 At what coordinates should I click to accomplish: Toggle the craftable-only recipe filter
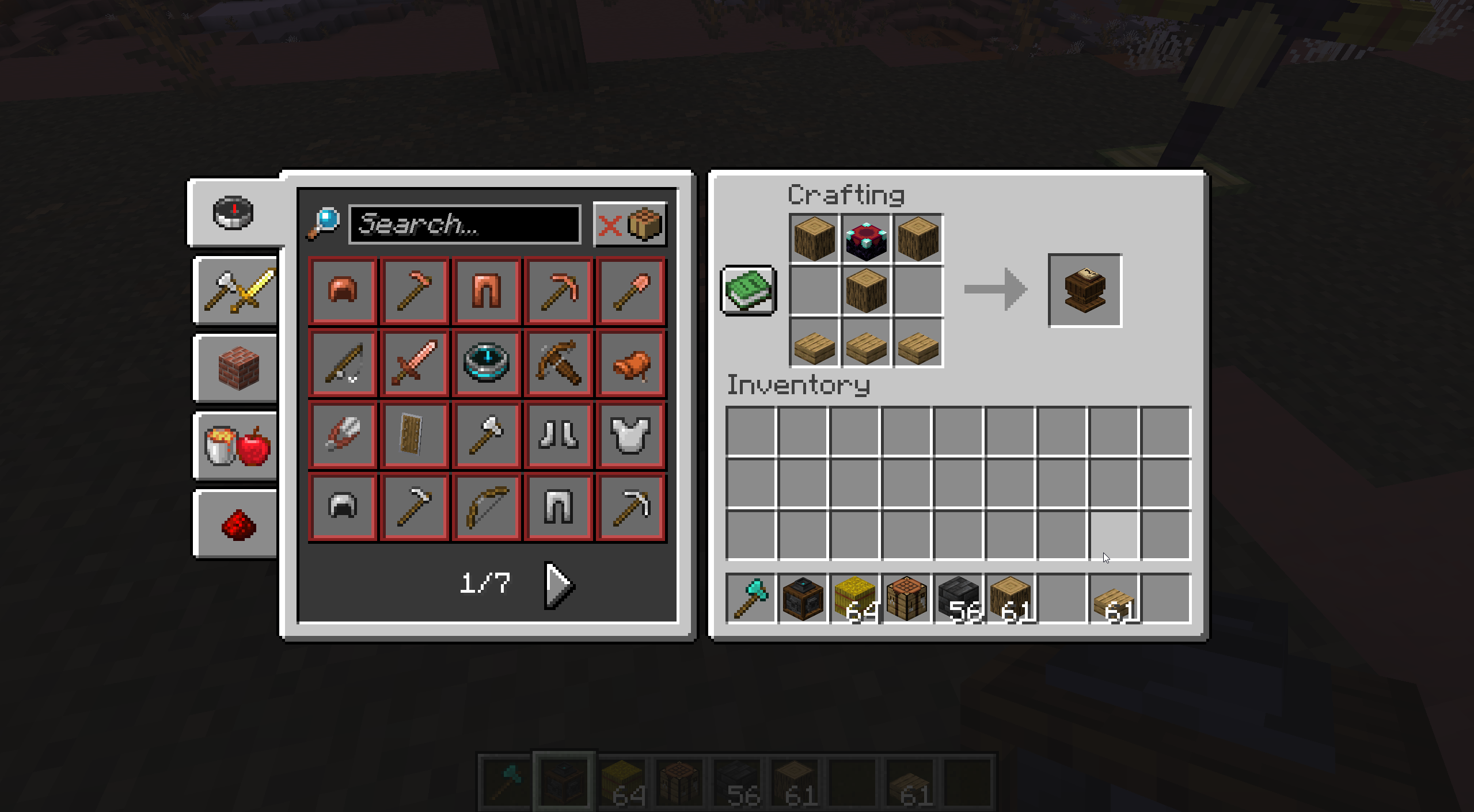[630, 224]
